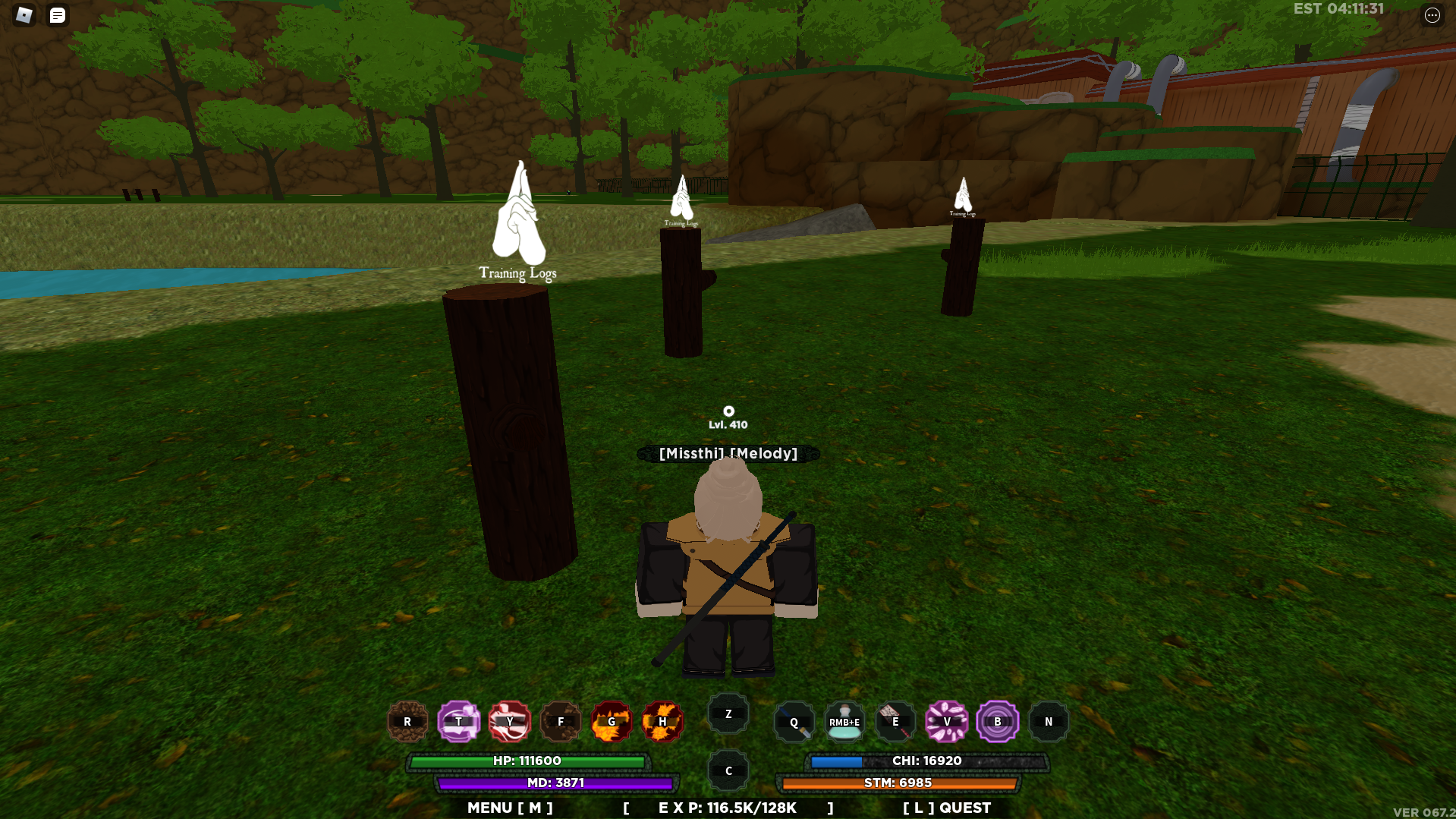Use the fire burst ability slot H
Image resolution: width=1456 pixels, height=819 pixels.
tap(662, 721)
